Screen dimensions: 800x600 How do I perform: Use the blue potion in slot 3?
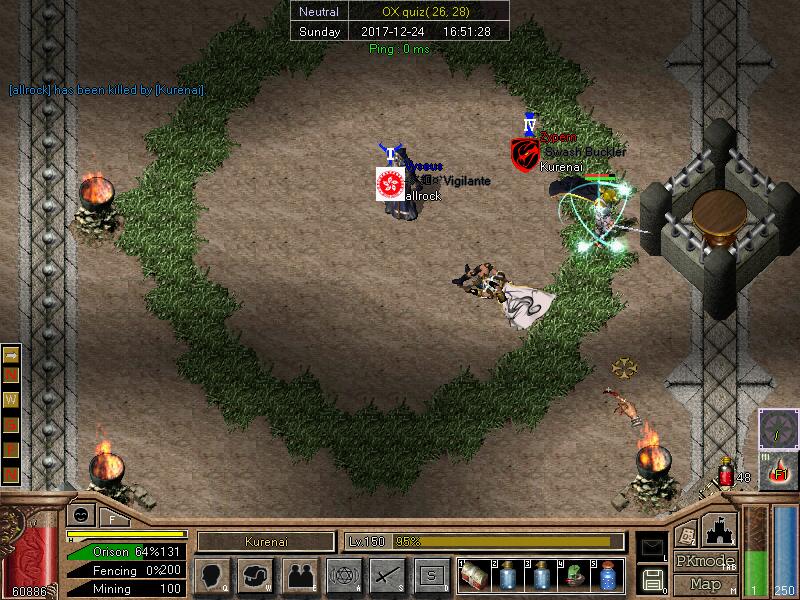[541, 576]
